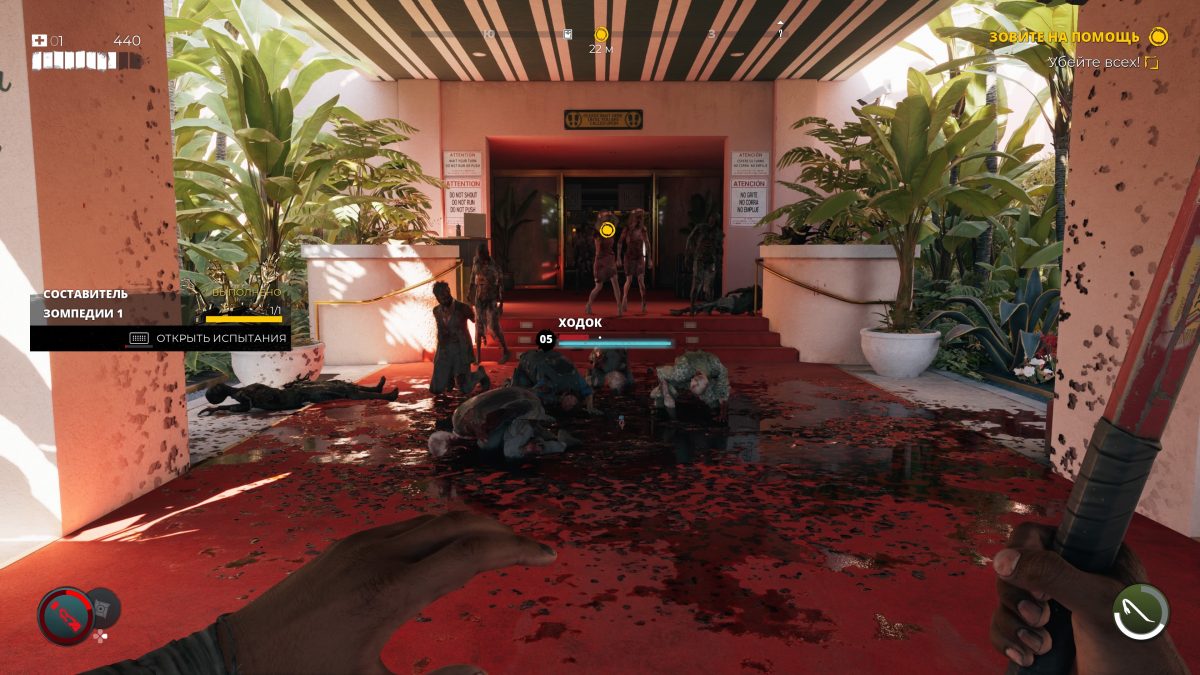
Task: Select the red curveball ability icon
Action: point(65,615)
